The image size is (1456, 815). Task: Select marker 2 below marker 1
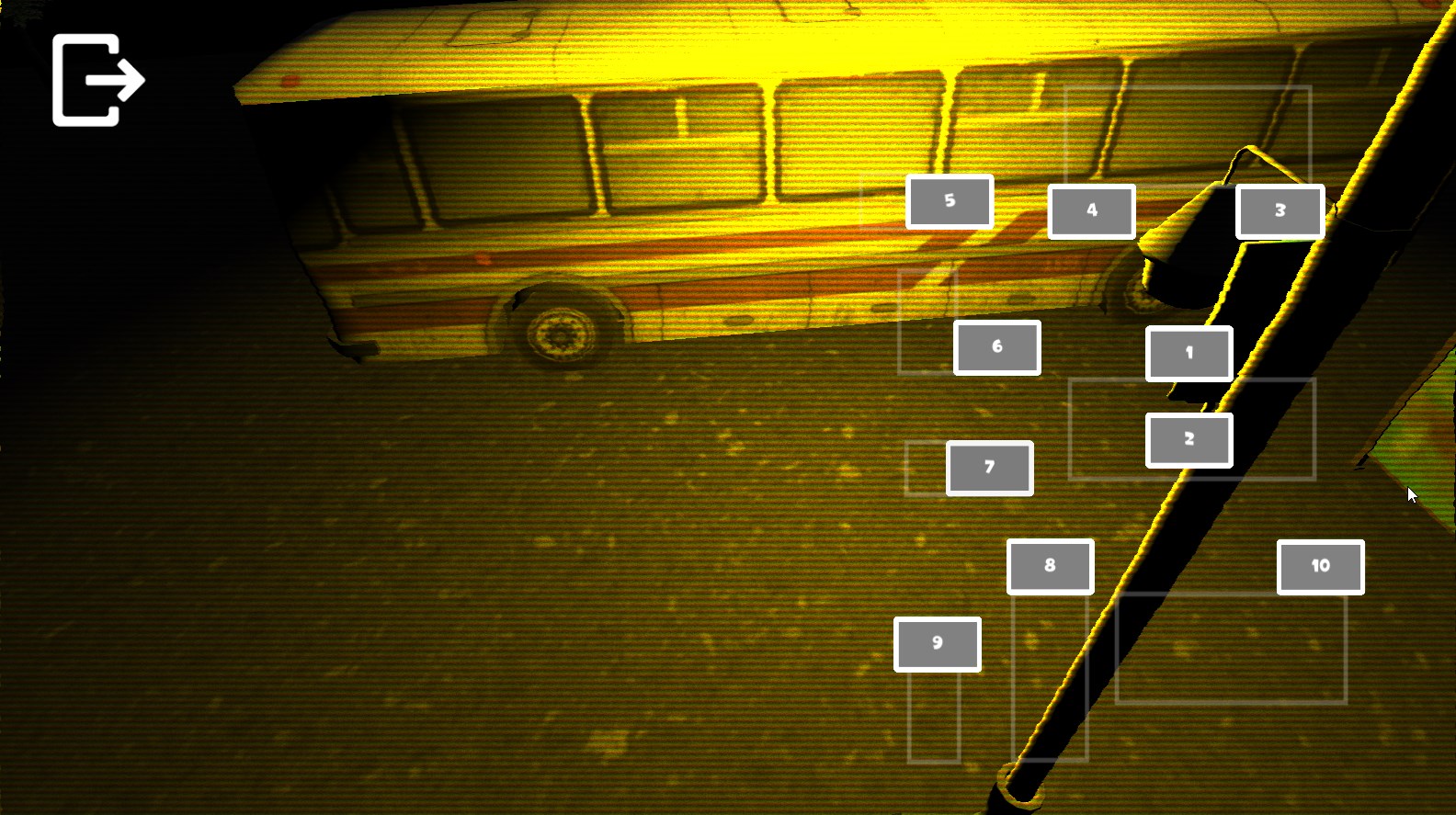pos(1189,438)
